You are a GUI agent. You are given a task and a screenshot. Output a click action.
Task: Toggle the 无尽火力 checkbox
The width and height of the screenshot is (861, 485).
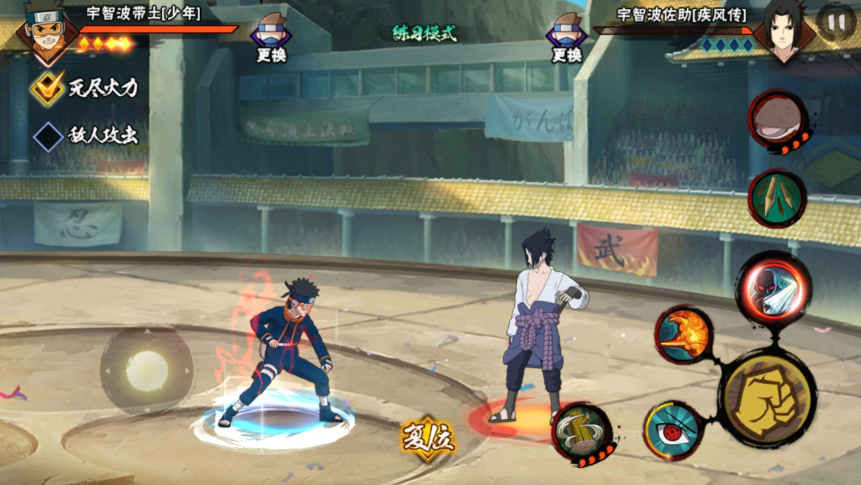[47, 88]
